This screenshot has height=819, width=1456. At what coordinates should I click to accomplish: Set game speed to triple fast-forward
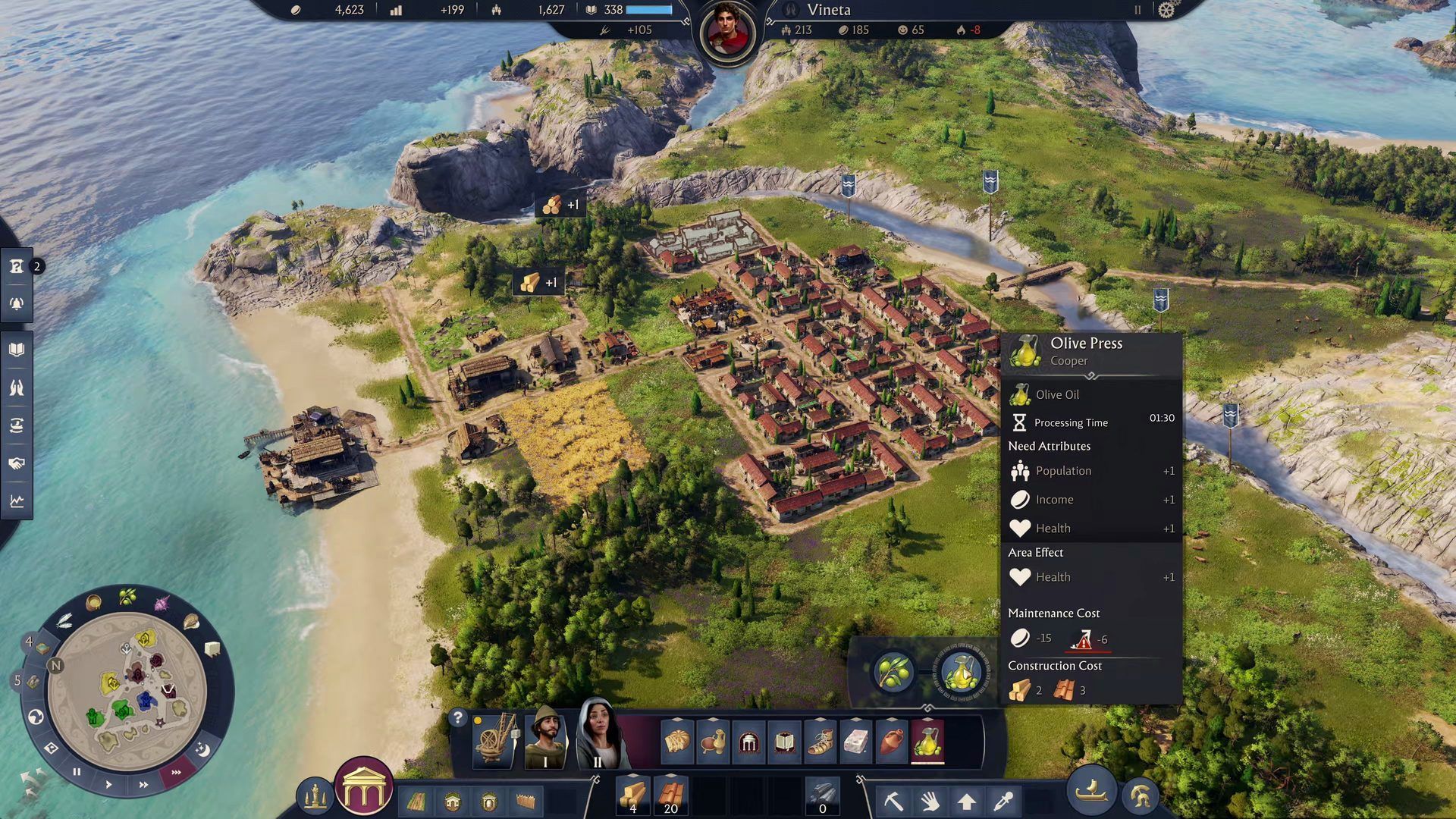[x=177, y=773]
